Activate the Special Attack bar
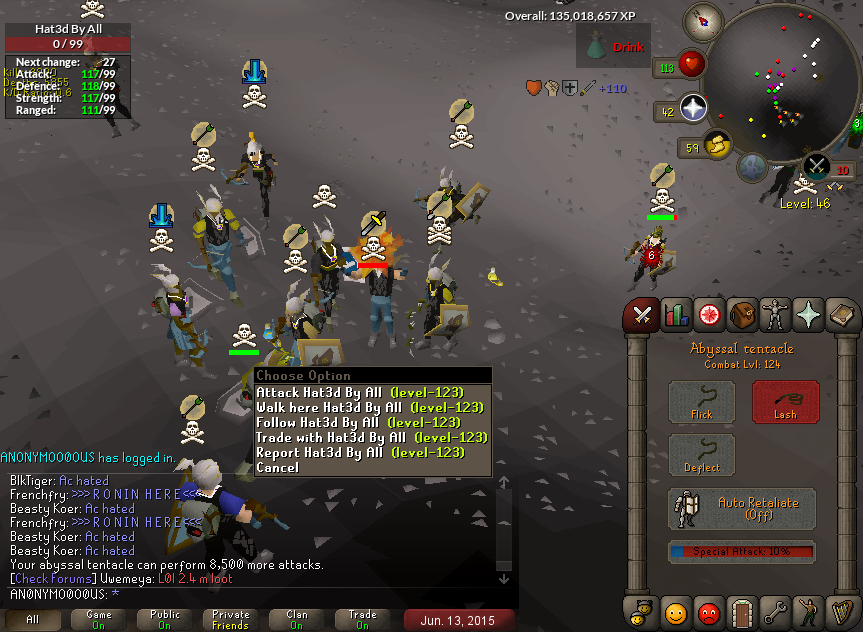This screenshot has height=632, width=863. [741, 551]
